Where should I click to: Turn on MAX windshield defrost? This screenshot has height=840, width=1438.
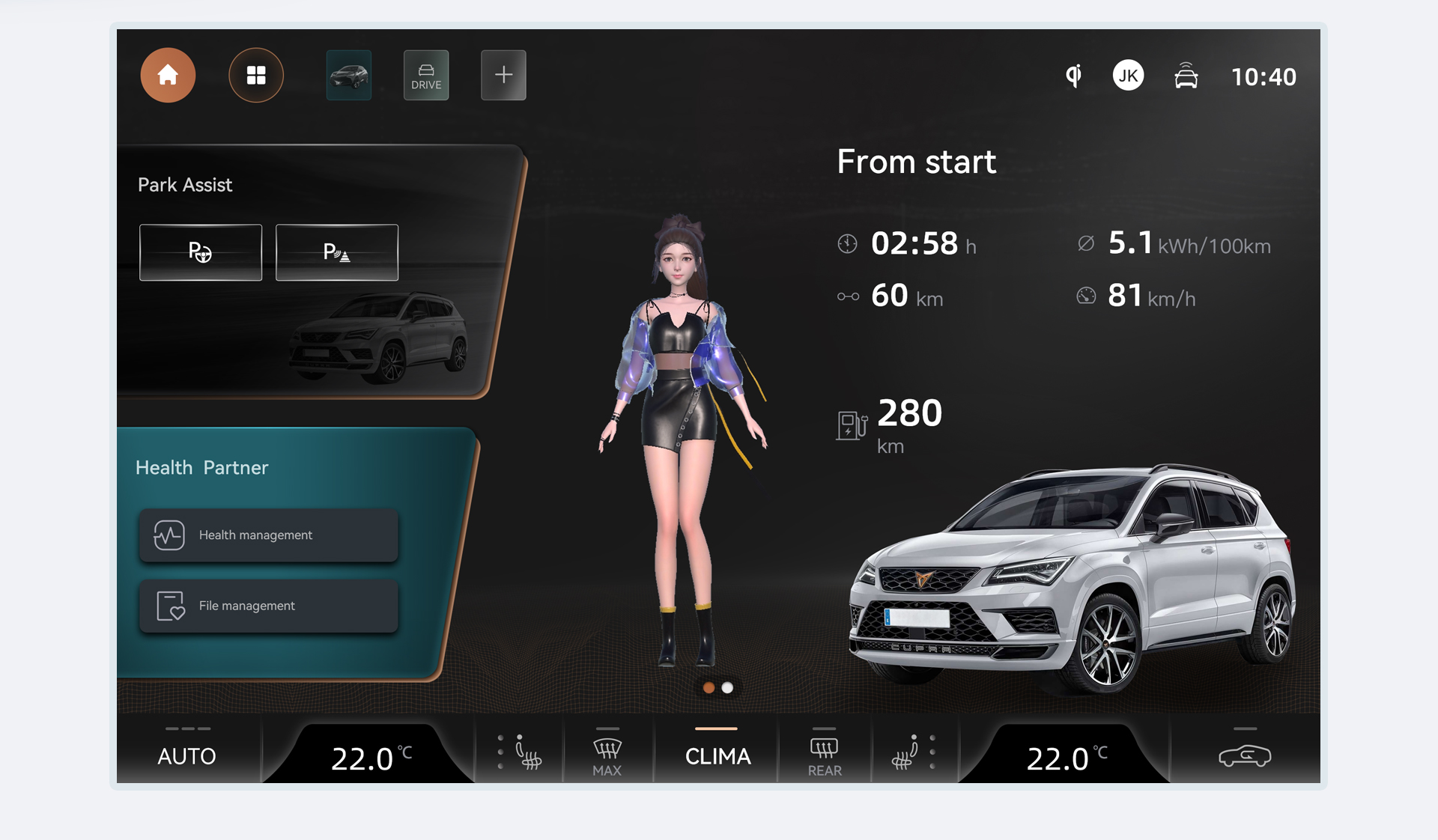pyautogui.click(x=607, y=755)
